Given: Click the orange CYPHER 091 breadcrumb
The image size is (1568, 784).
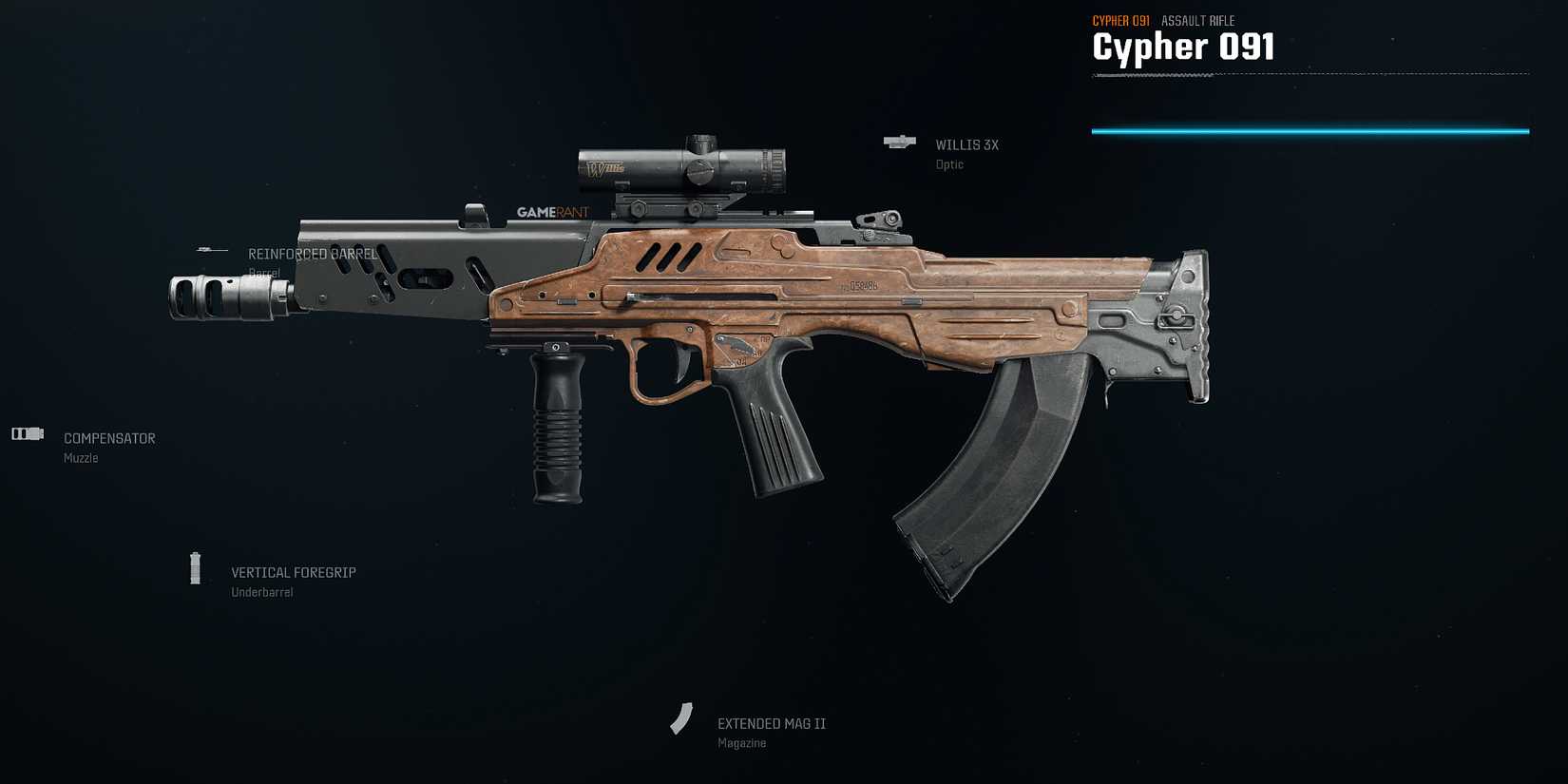Looking at the screenshot, I should click(1120, 19).
